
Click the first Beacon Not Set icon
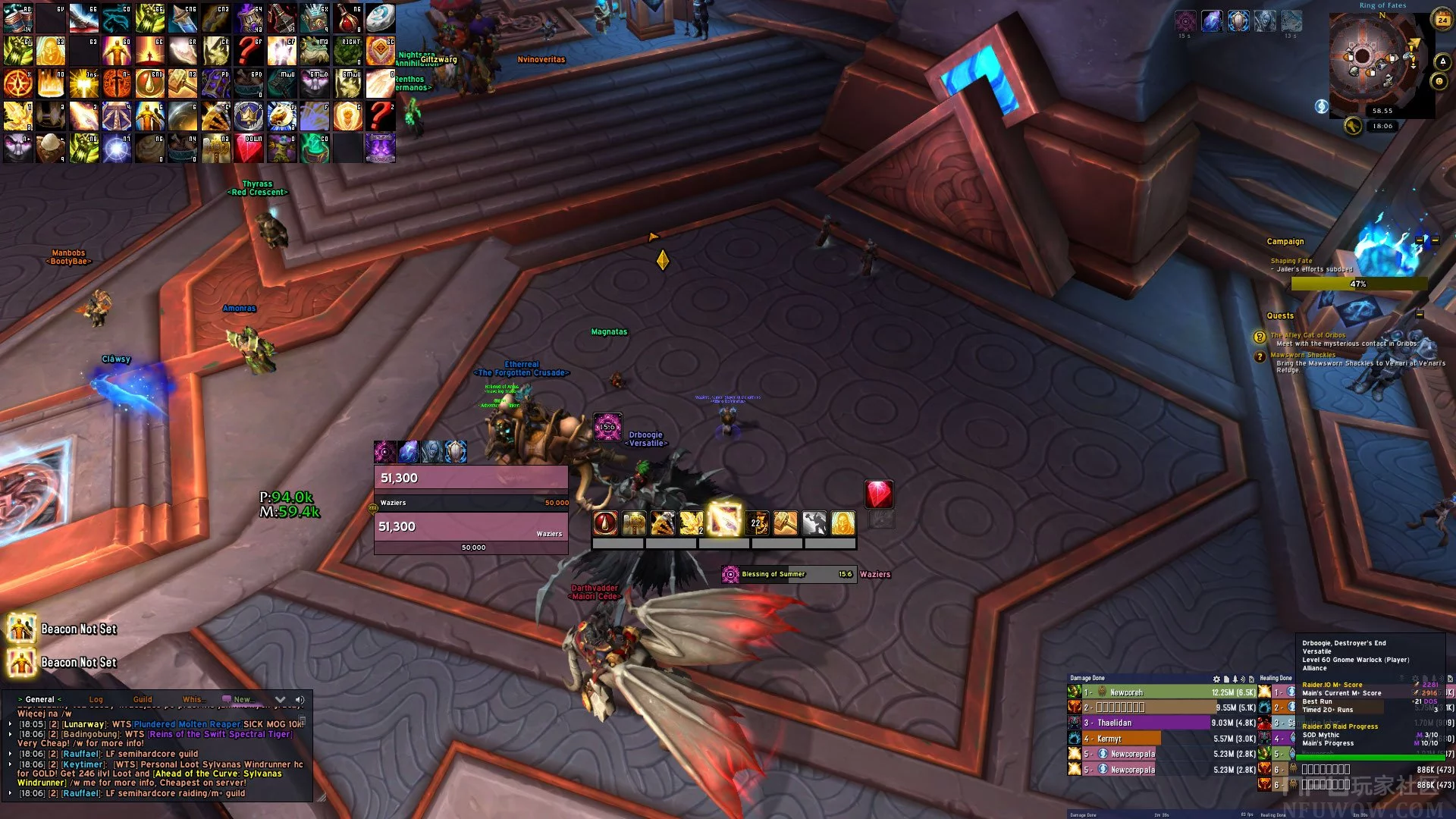20,629
